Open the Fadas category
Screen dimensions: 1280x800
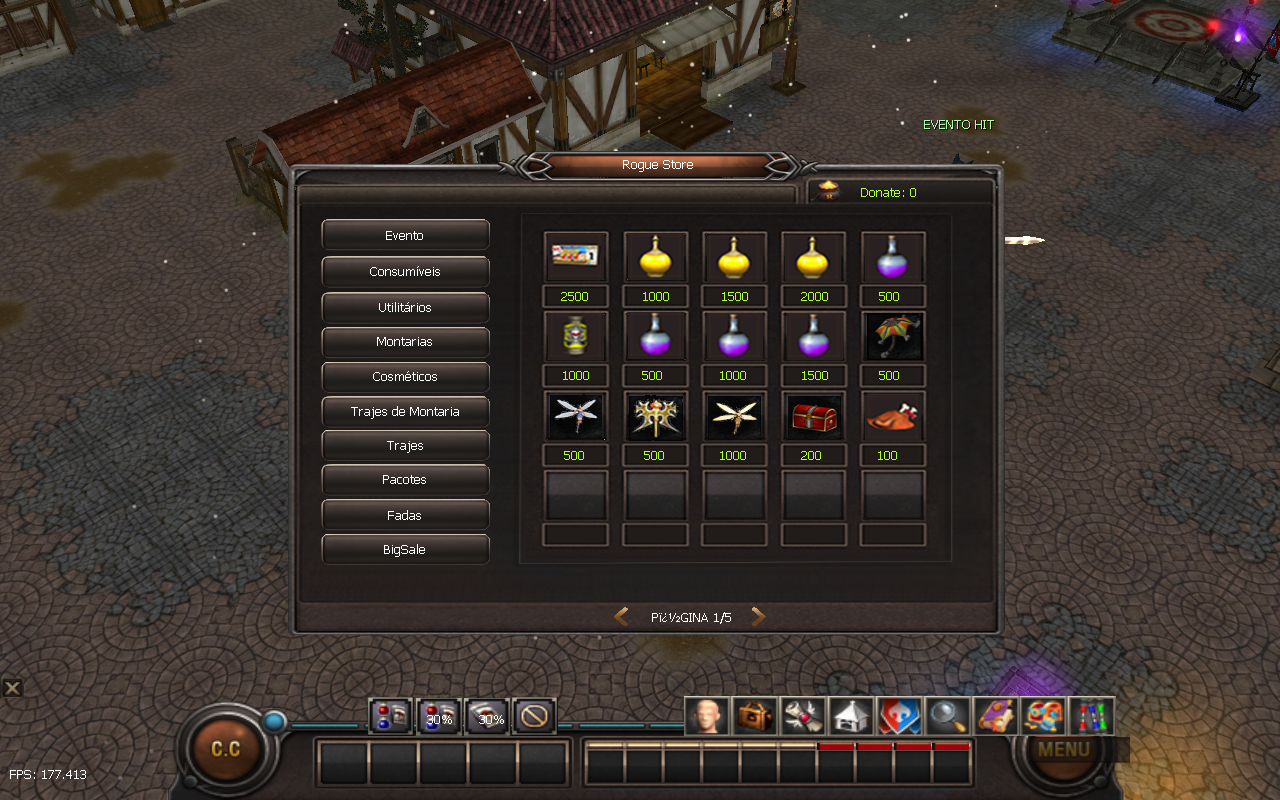tap(405, 515)
